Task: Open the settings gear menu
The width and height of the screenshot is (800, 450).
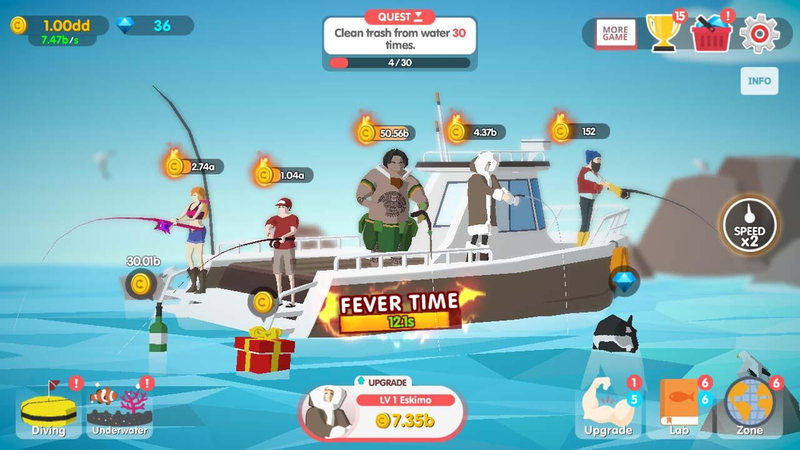Action: click(x=760, y=33)
